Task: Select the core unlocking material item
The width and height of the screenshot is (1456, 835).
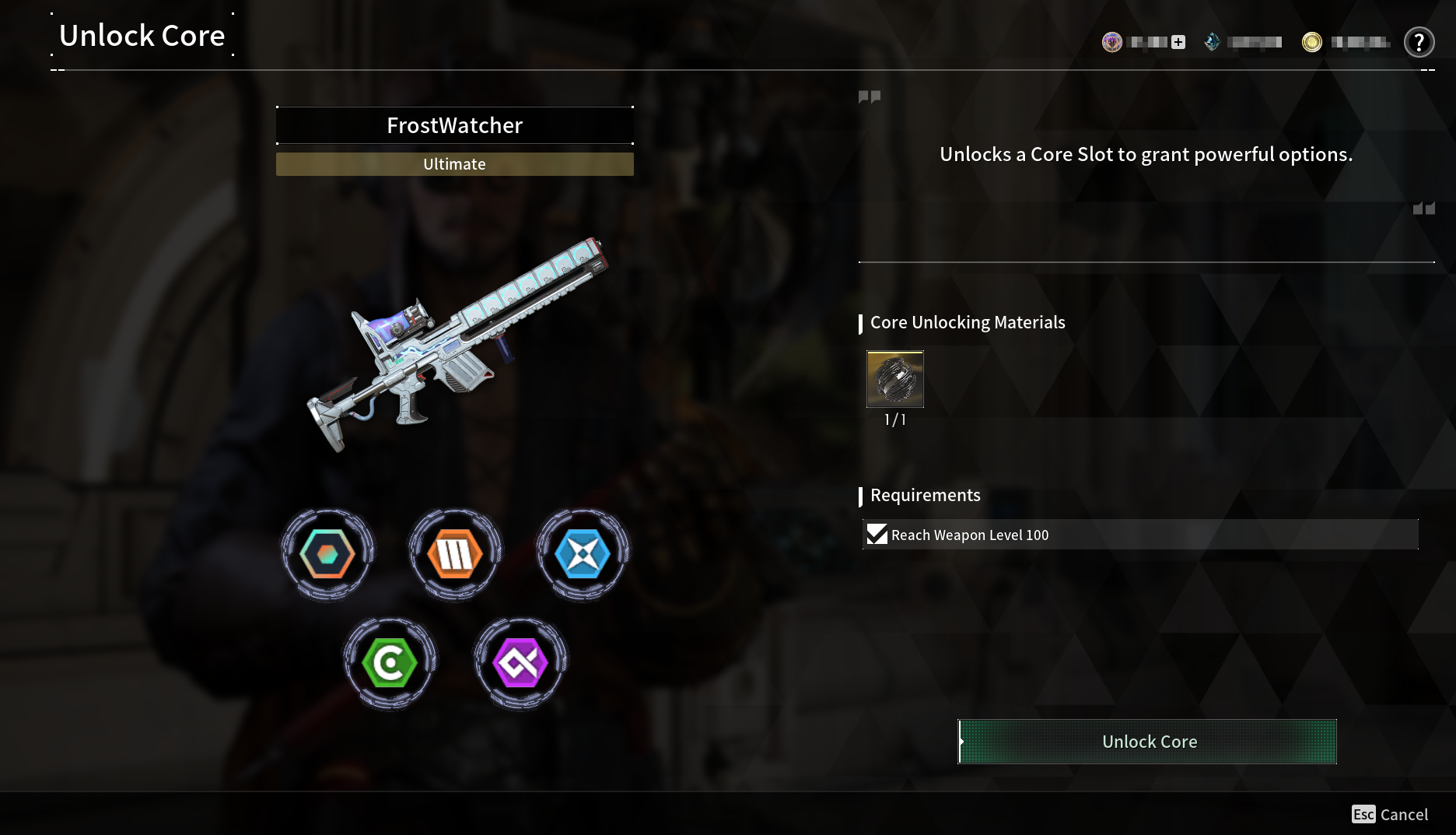Action: pyautogui.click(x=895, y=379)
